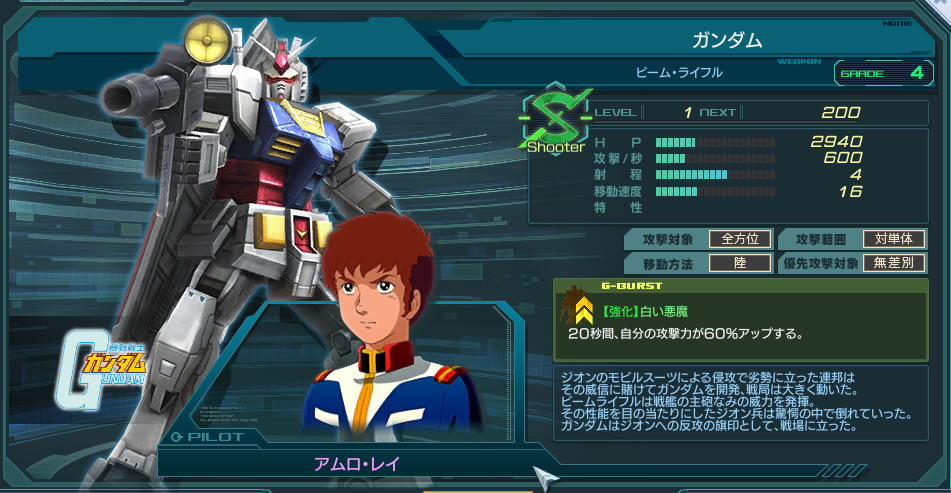951x493 pixels.
Task: Click the 陸 movement method box
Action: pyautogui.click(x=740, y=263)
